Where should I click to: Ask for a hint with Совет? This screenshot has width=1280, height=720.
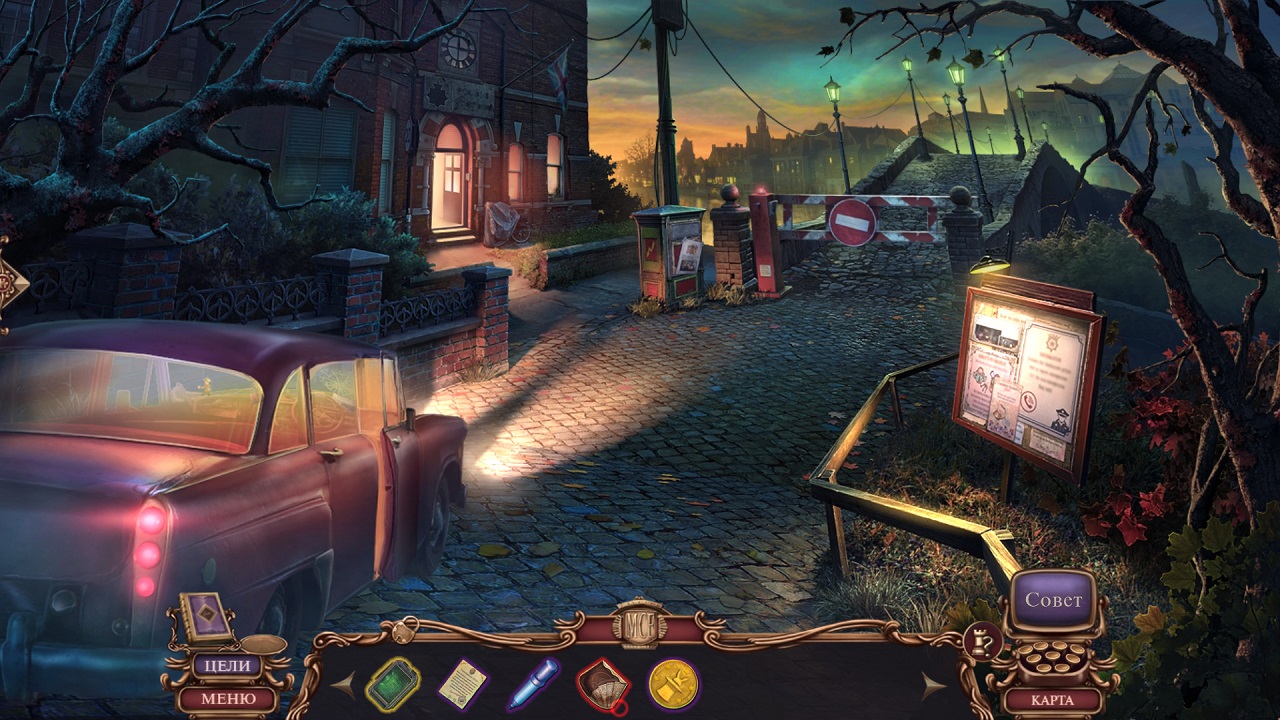click(1053, 601)
